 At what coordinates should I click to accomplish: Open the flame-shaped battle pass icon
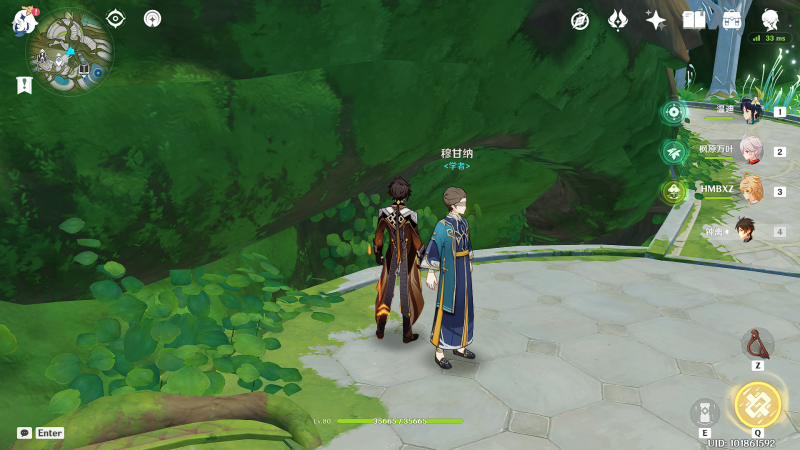(618, 20)
